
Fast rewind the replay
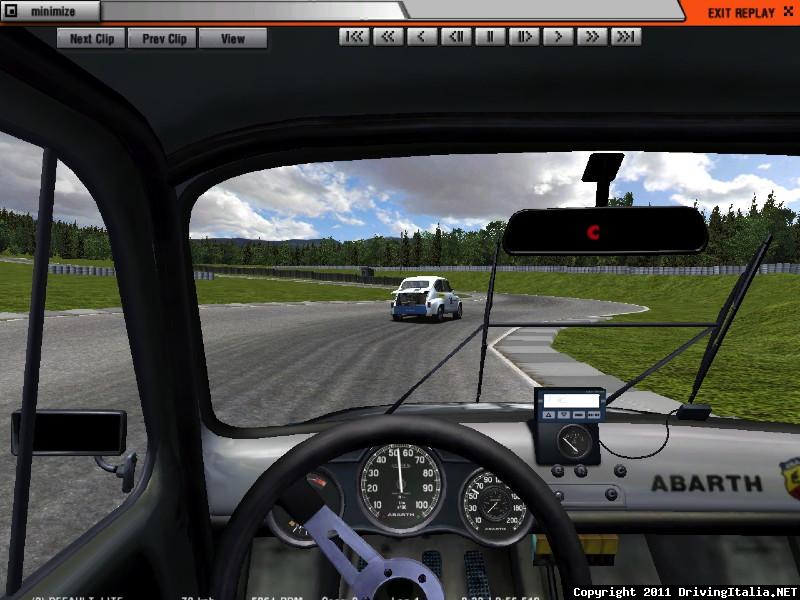pyautogui.click(x=388, y=37)
